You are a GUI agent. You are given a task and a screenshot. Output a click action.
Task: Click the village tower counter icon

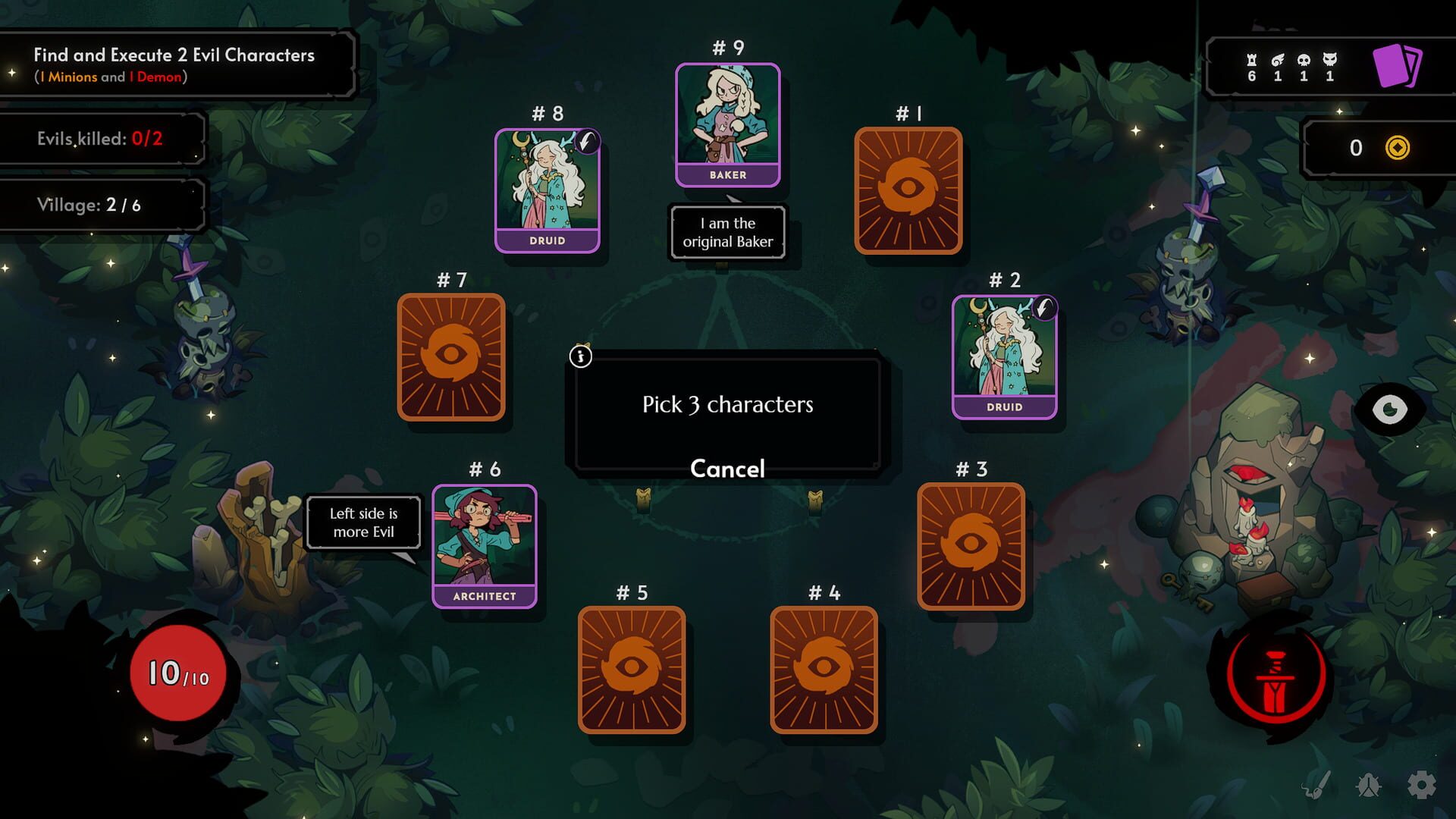(1252, 58)
